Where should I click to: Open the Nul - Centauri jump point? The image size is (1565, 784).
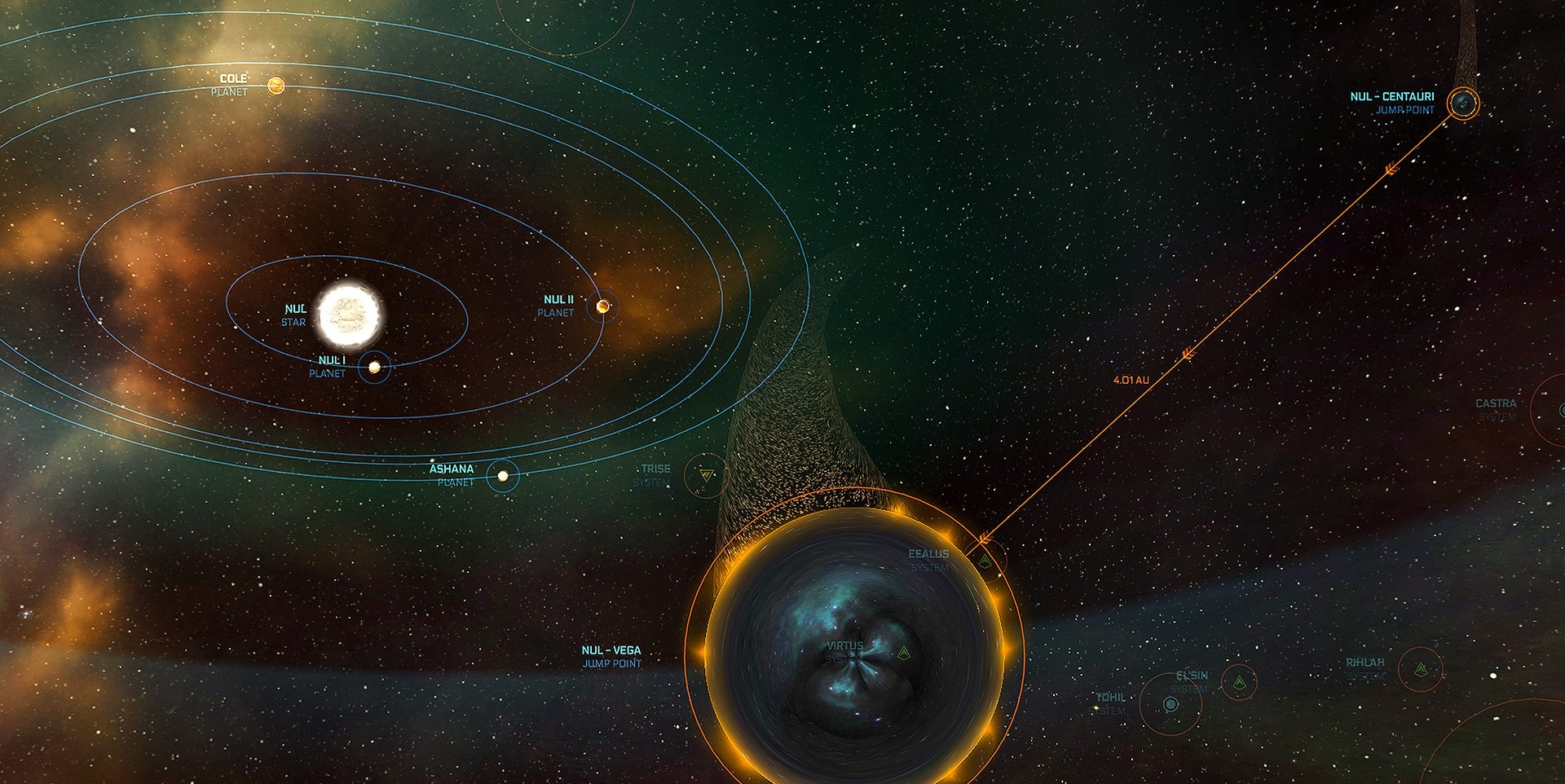tap(1463, 104)
